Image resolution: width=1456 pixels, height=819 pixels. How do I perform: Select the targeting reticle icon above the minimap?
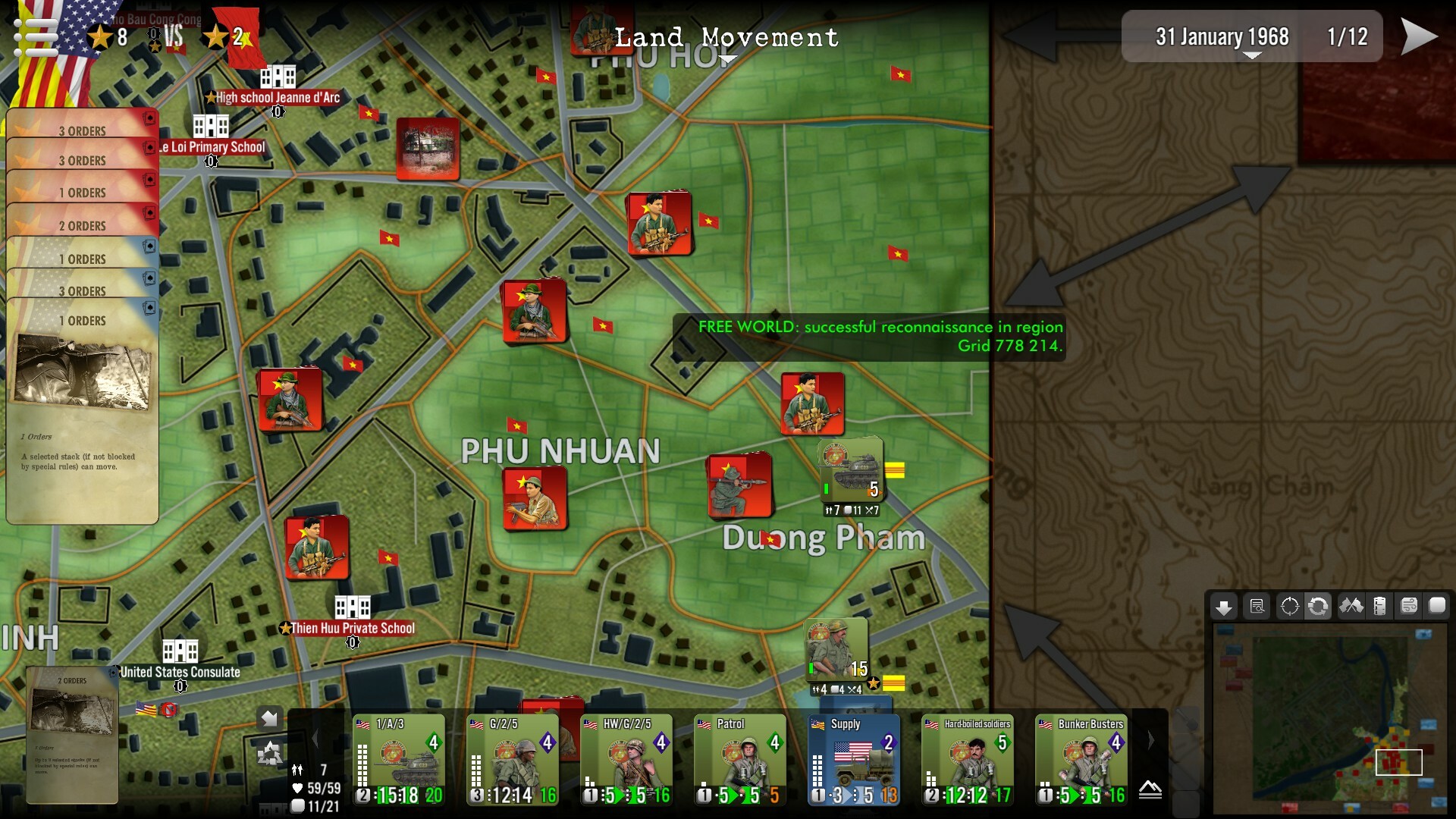point(1288,607)
